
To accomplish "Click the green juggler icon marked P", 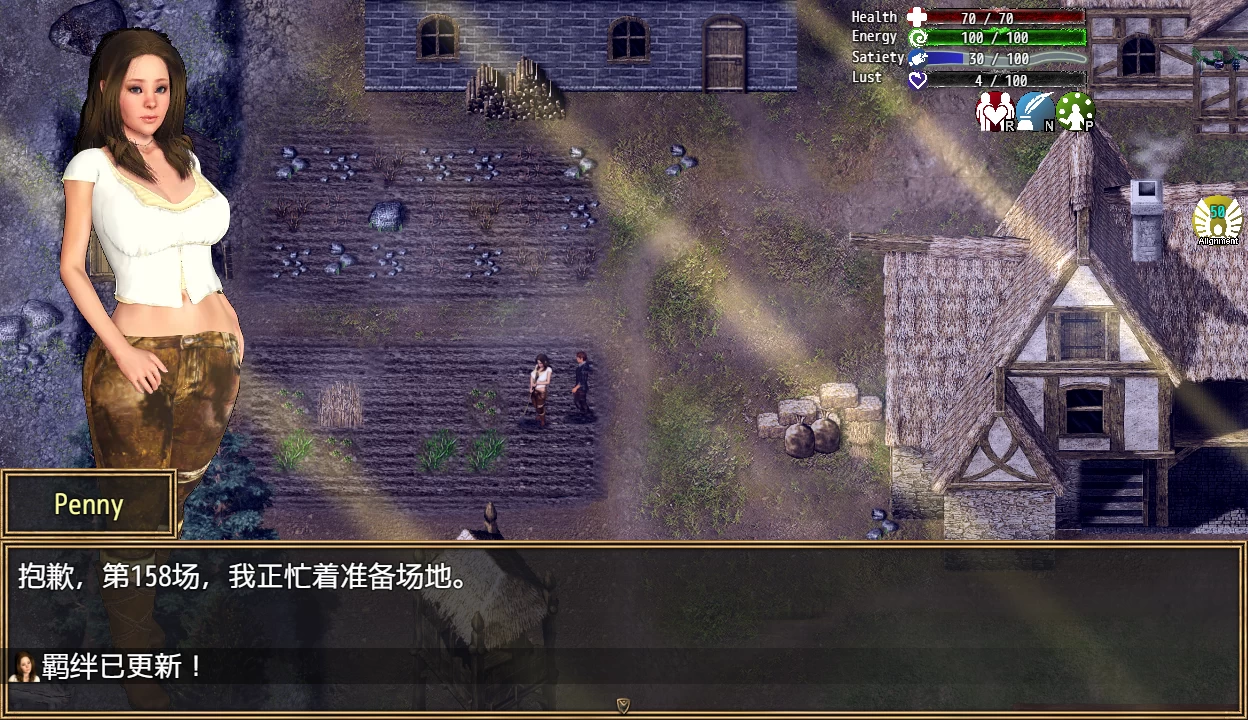I will 1075,111.
